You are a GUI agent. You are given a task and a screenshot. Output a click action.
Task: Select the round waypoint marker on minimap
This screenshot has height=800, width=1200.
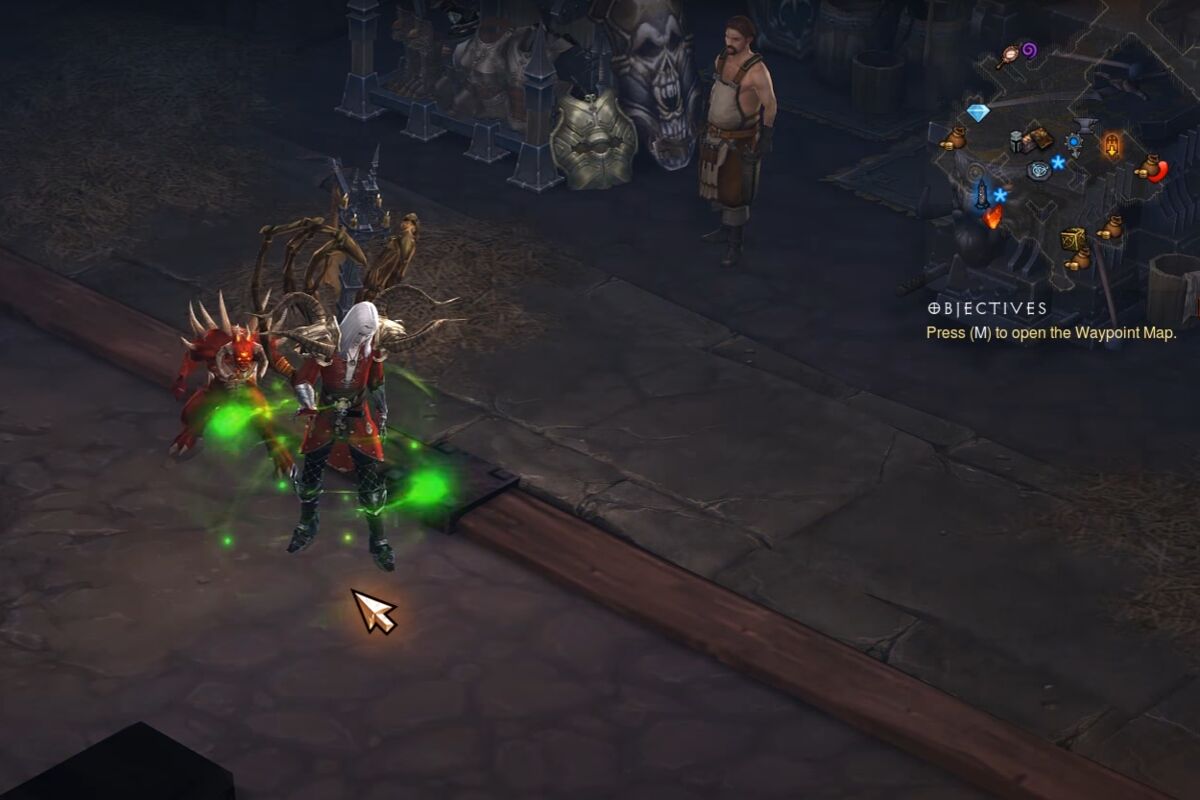pyautogui.click(x=1039, y=170)
